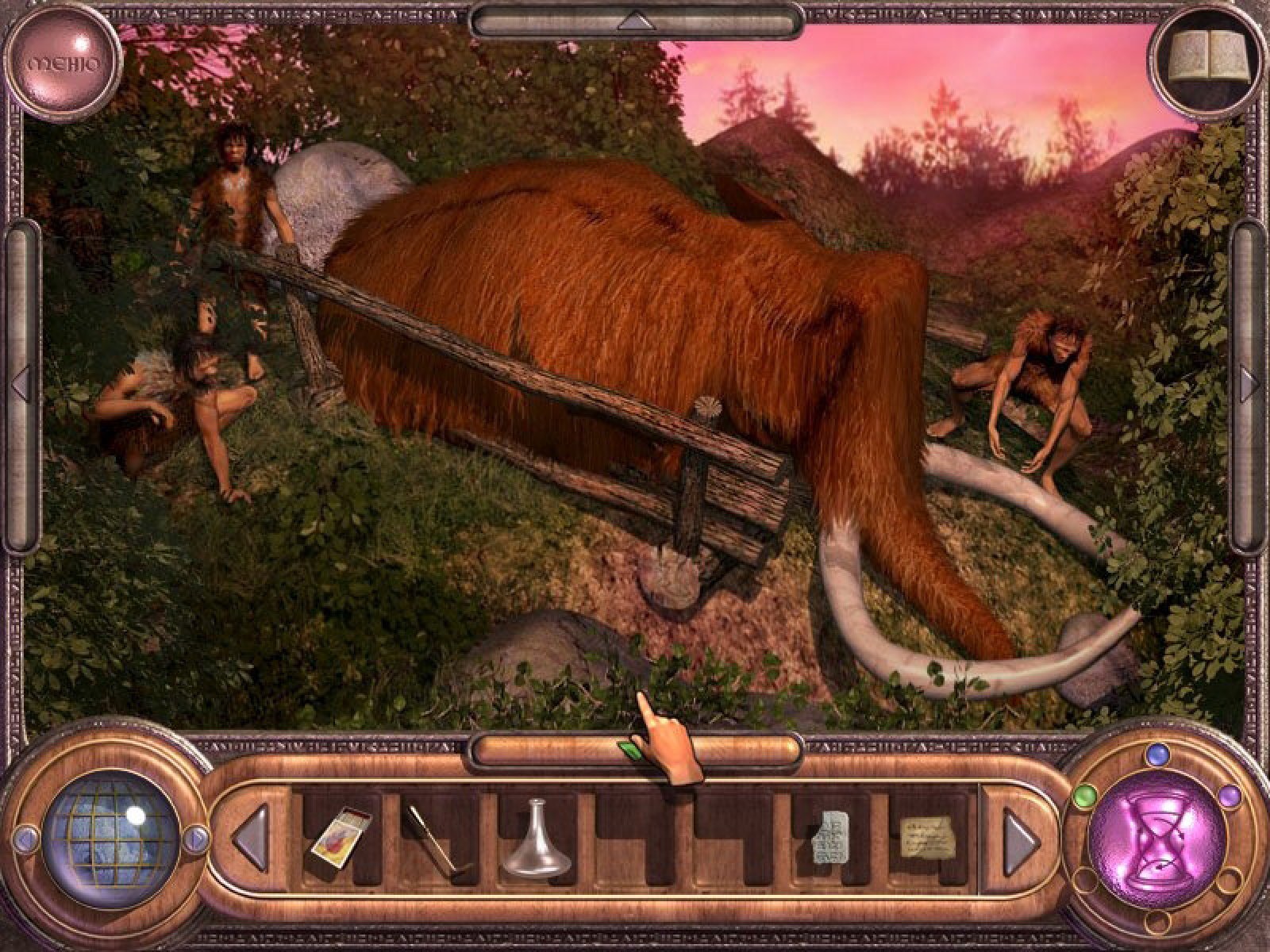Click the top-edge up arrow bar
The image size is (1270, 952).
(634, 20)
